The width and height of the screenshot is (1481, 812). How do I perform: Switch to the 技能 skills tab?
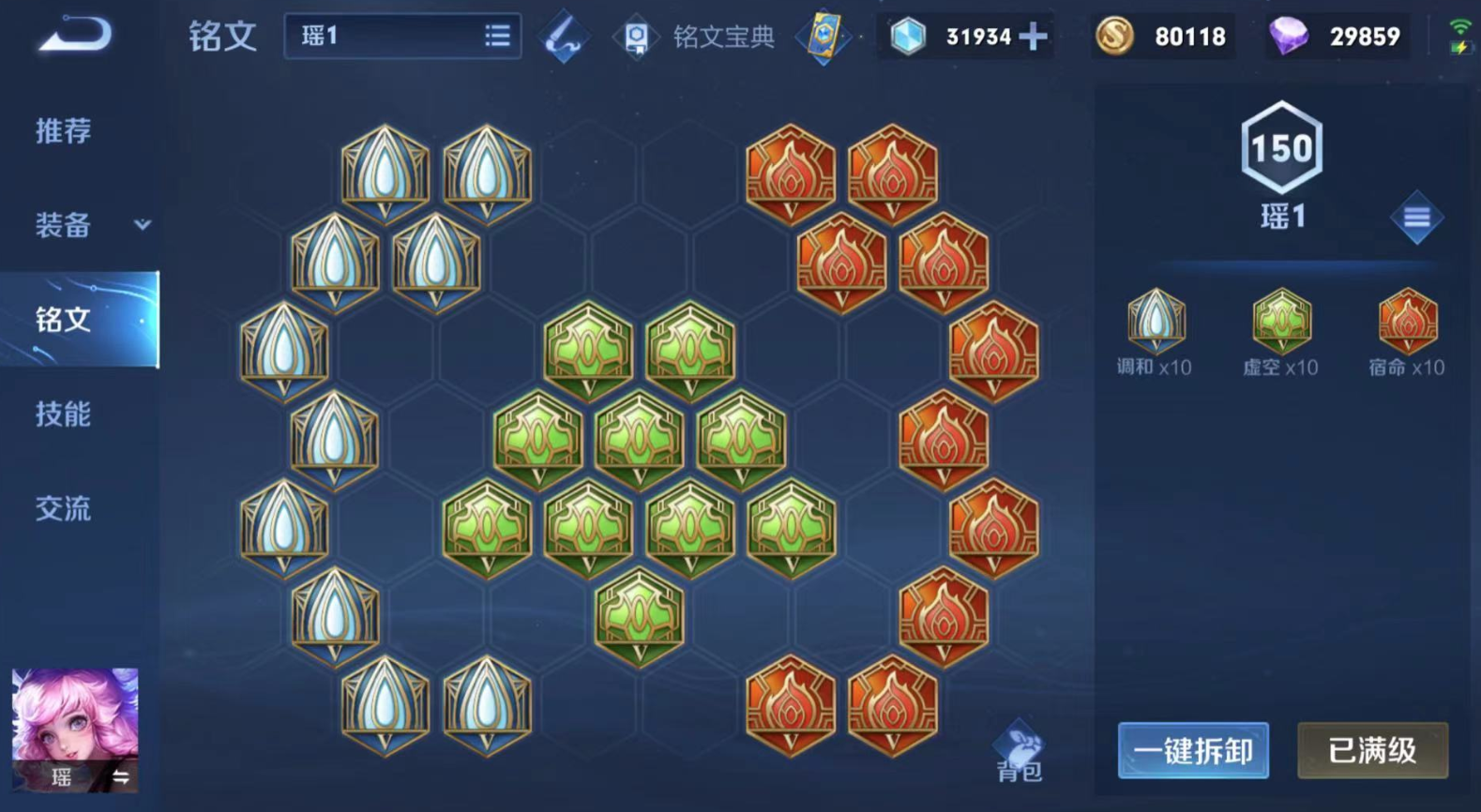64,414
